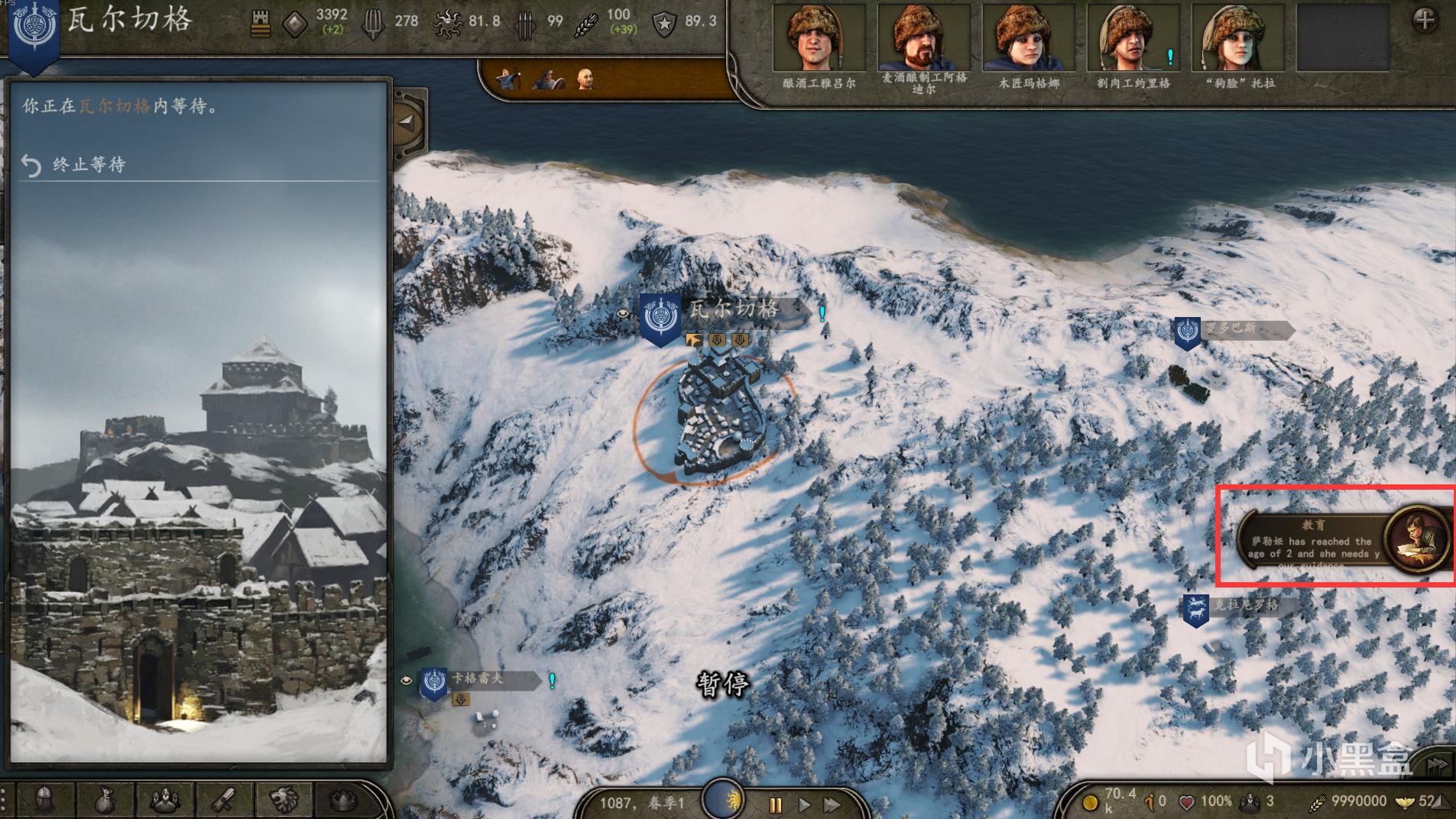Open the party screen icon
This screenshot has height=819, width=1456.
coord(164,800)
